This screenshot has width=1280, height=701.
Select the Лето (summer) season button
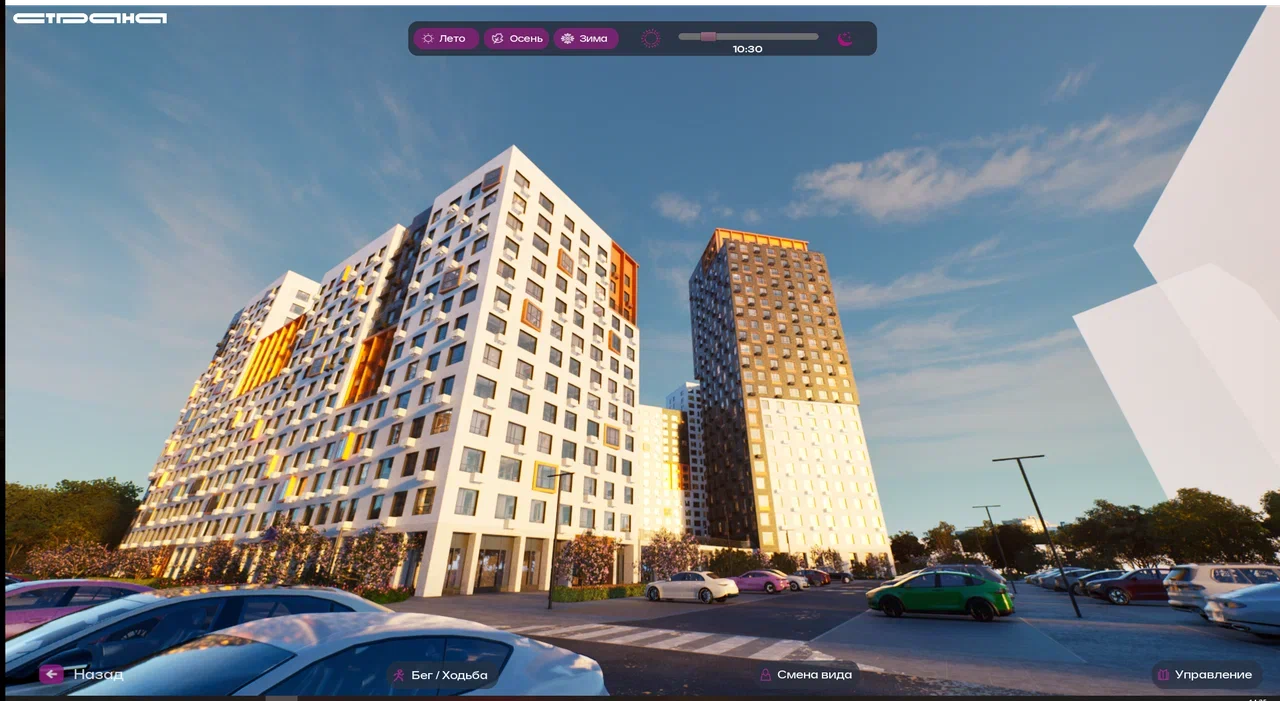pyautogui.click(x=445, y=39)
